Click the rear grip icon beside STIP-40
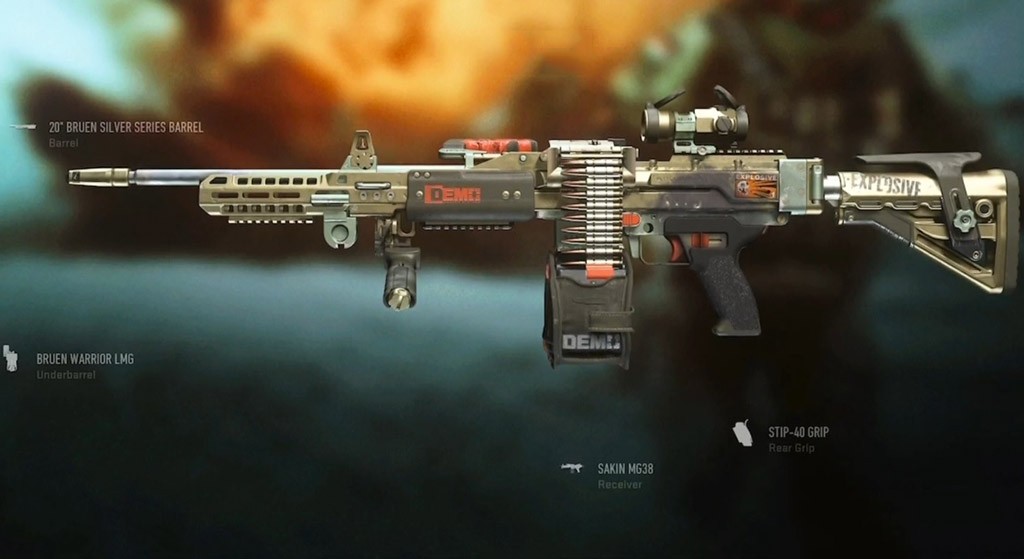This screenshot has height=559, width=1024. pos(742,434)
